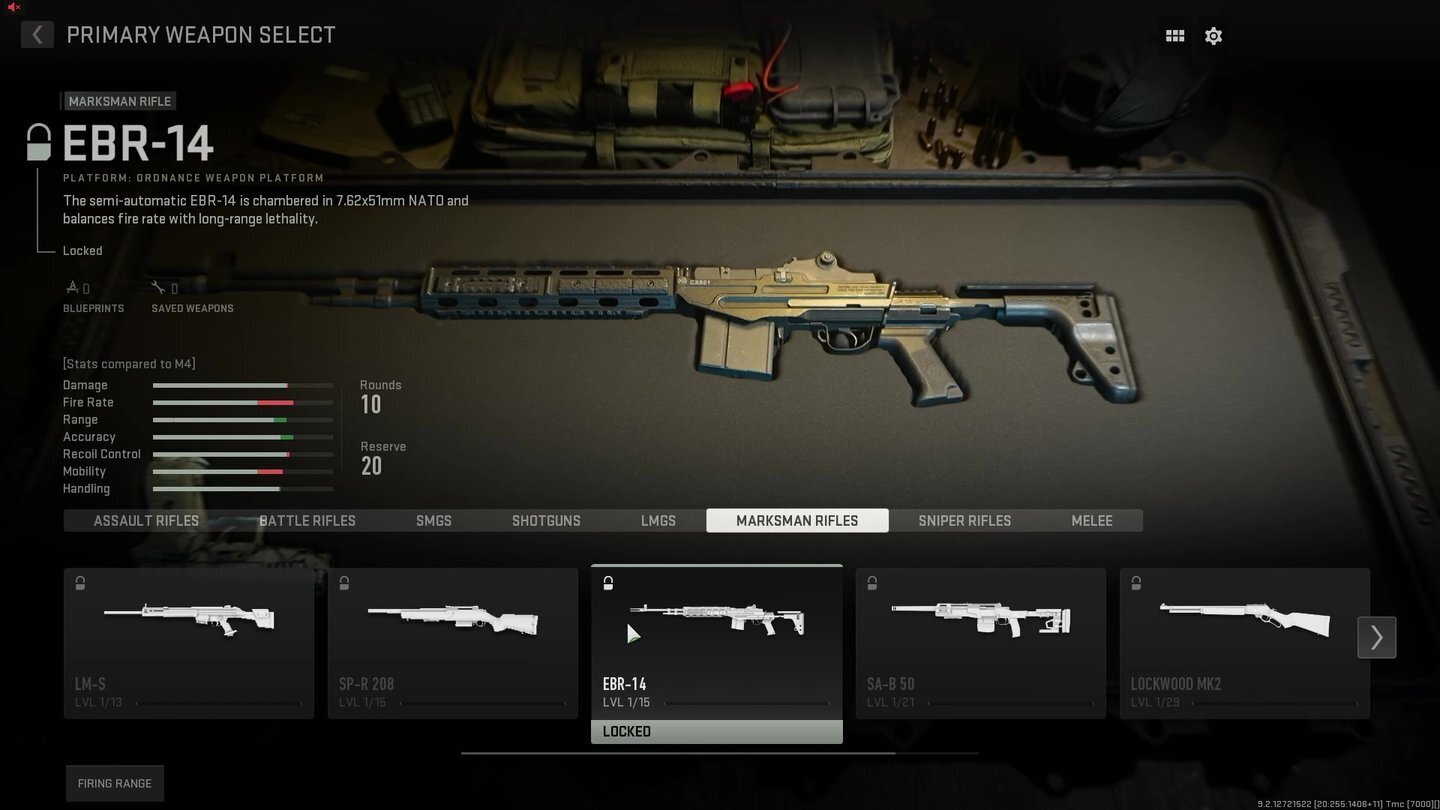Open the grid view icon near top right

point(1174,35)
